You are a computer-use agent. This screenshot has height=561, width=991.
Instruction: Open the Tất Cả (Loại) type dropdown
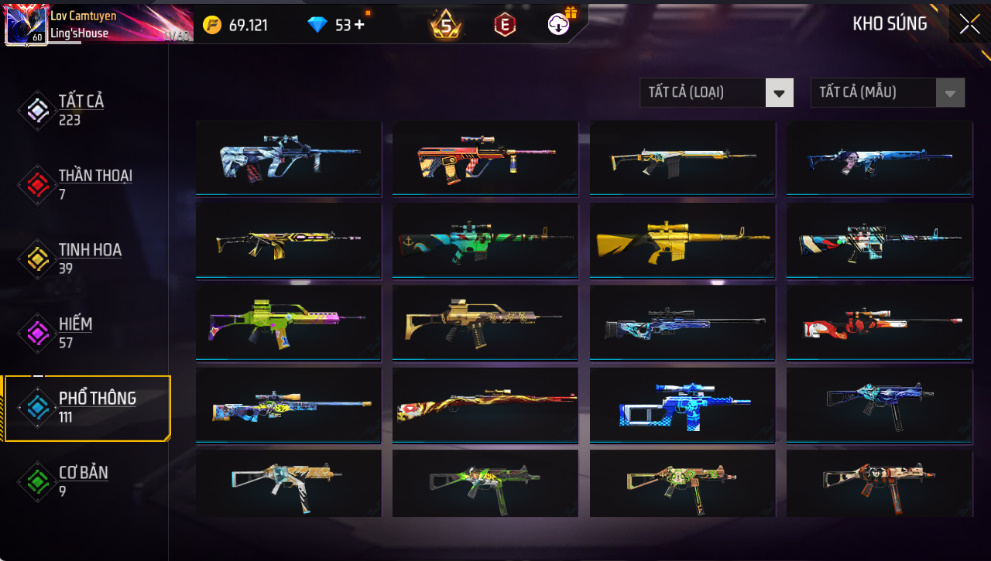tap(716, 93)
